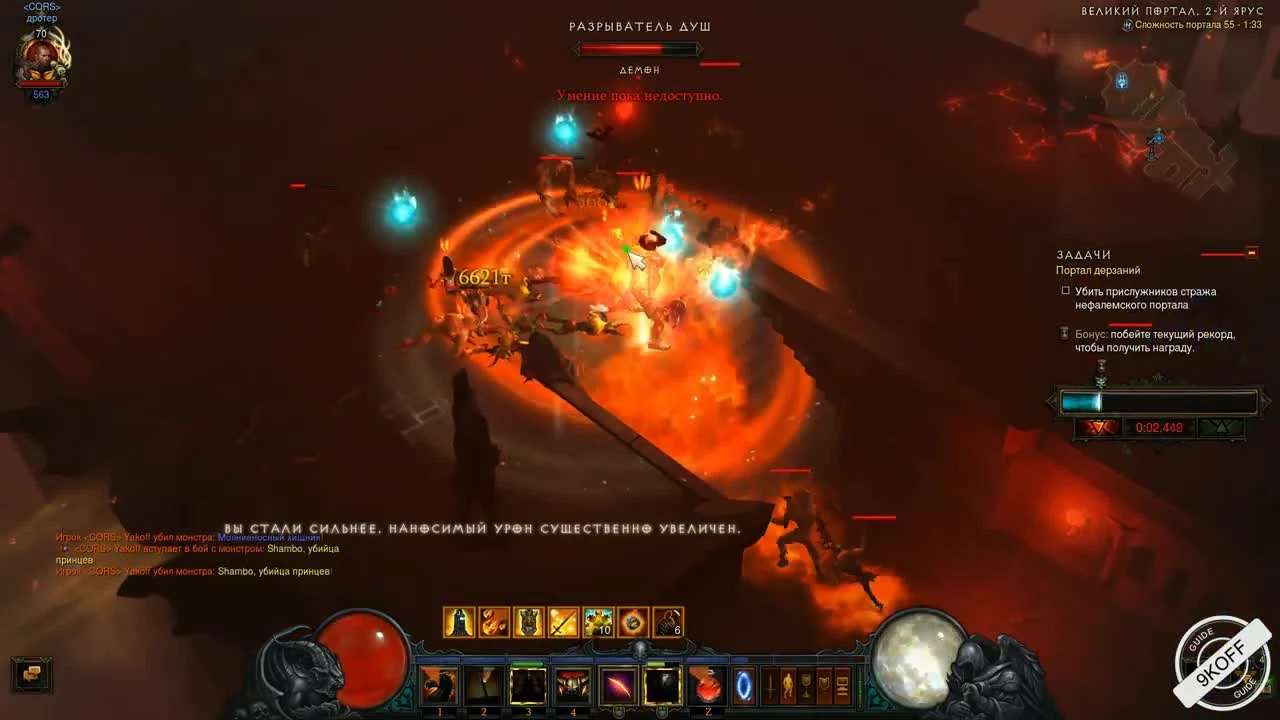Open chat using the speech bubble icon
The image size is (1280, 720).
32,676
